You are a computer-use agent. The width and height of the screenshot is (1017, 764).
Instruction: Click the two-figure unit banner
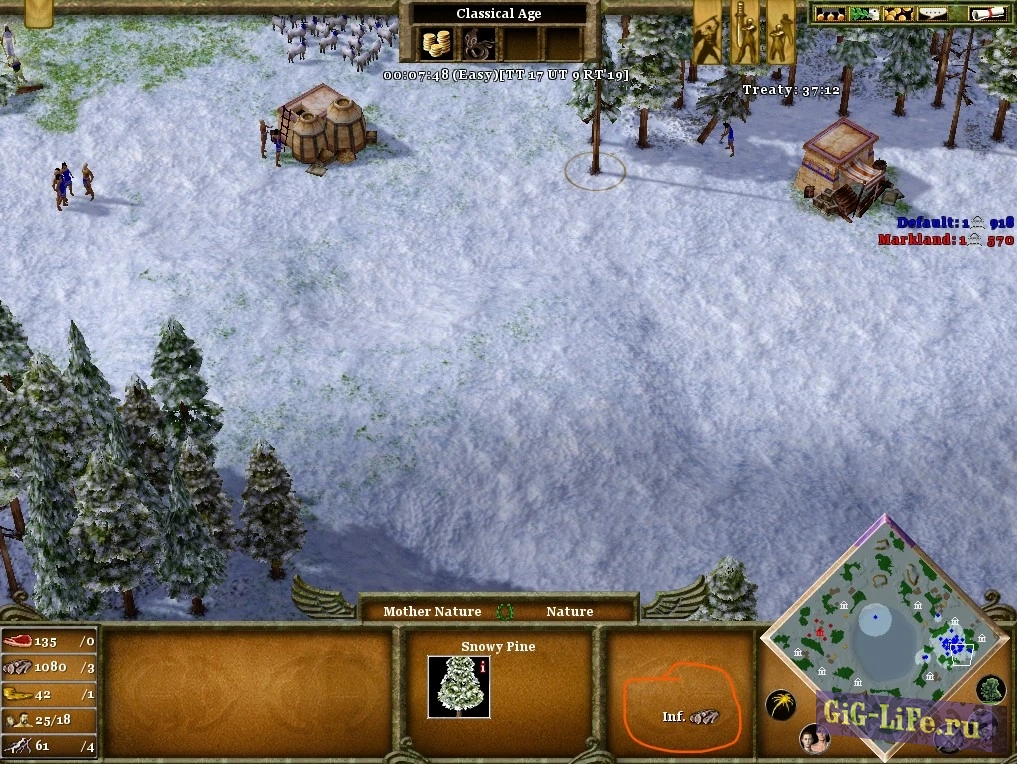click(x=780, y=32)
